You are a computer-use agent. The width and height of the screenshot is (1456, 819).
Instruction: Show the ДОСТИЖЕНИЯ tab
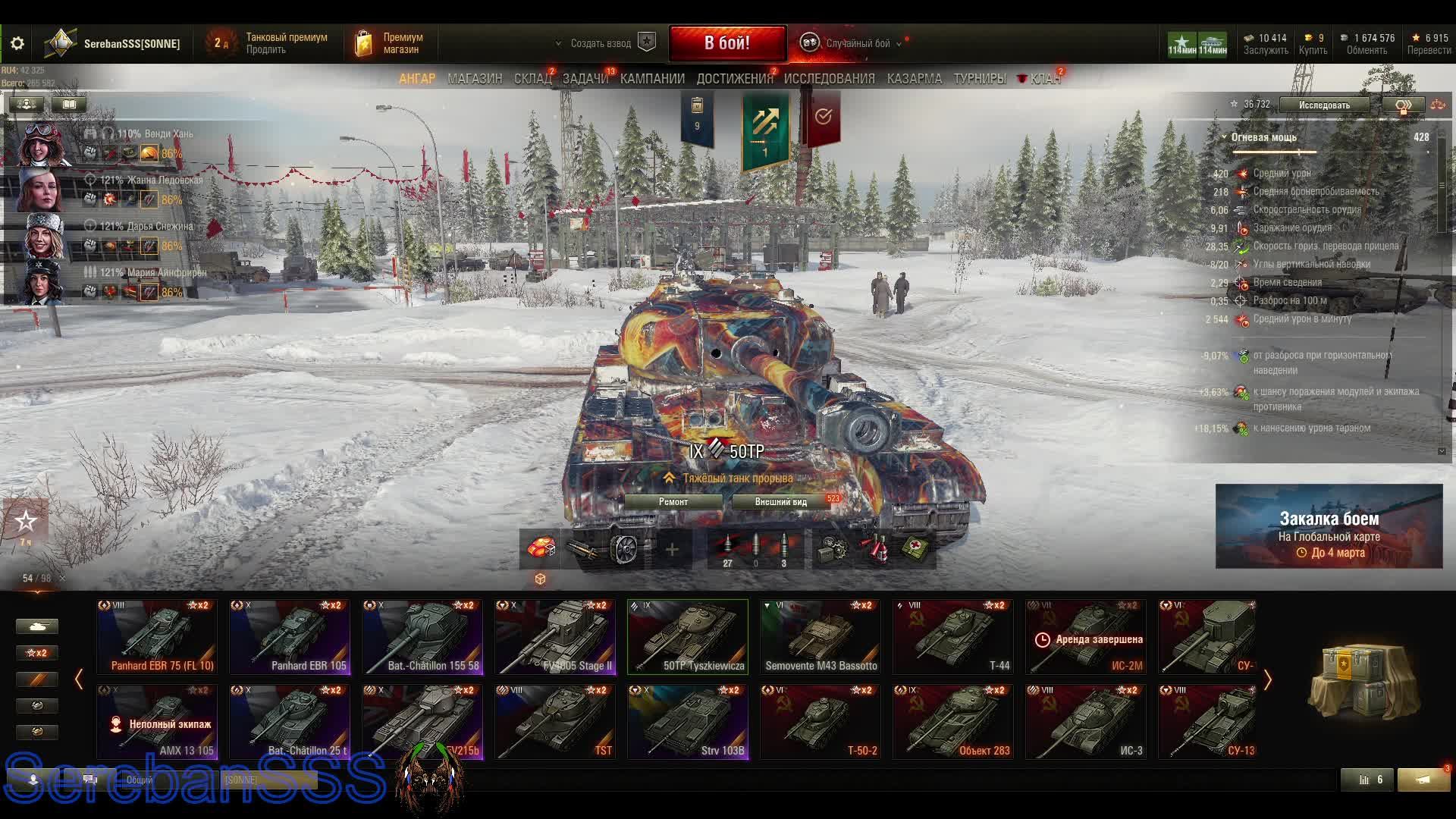(x=734, y=79)
